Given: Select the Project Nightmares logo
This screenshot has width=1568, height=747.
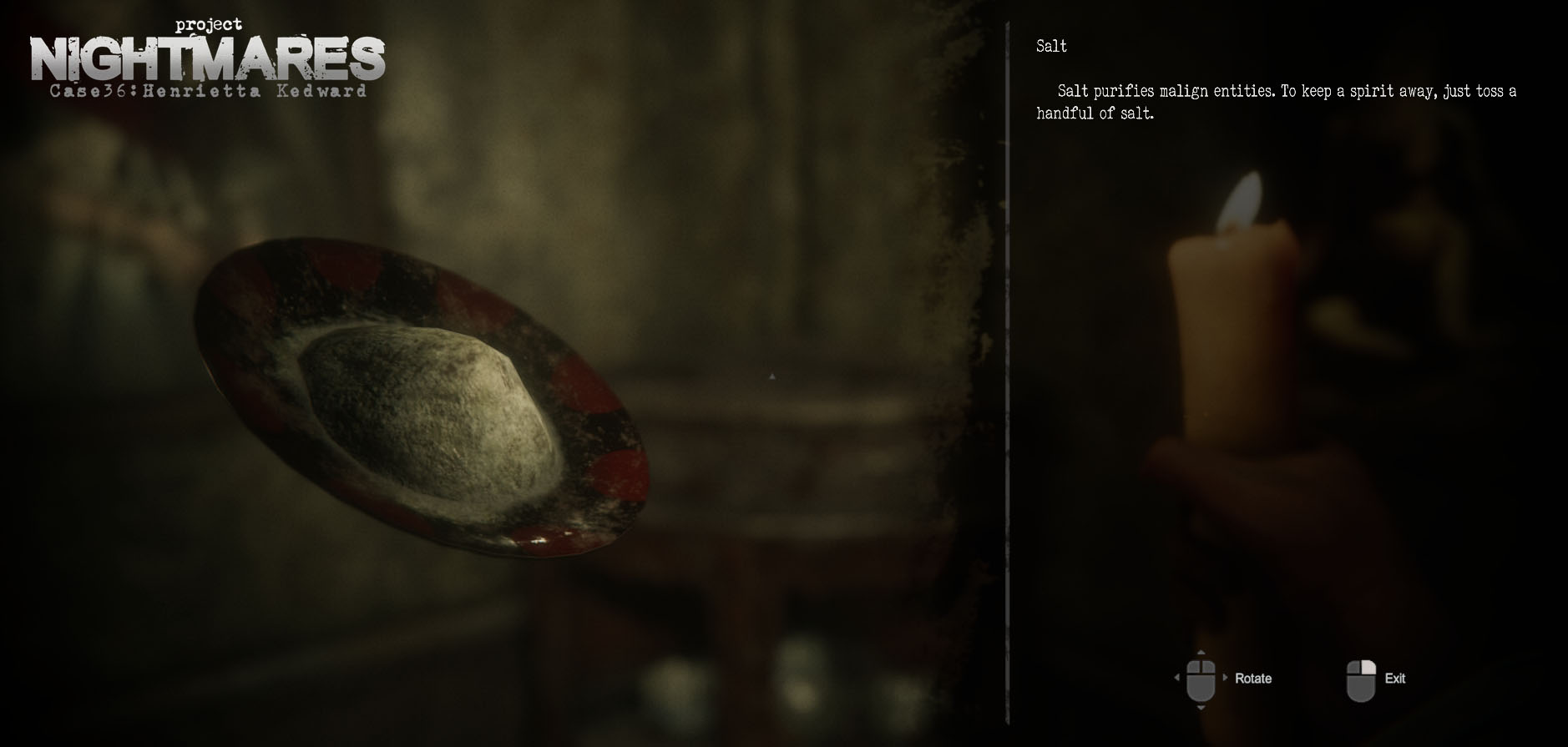Looking at the screenshot, I should tap(209, 57).
